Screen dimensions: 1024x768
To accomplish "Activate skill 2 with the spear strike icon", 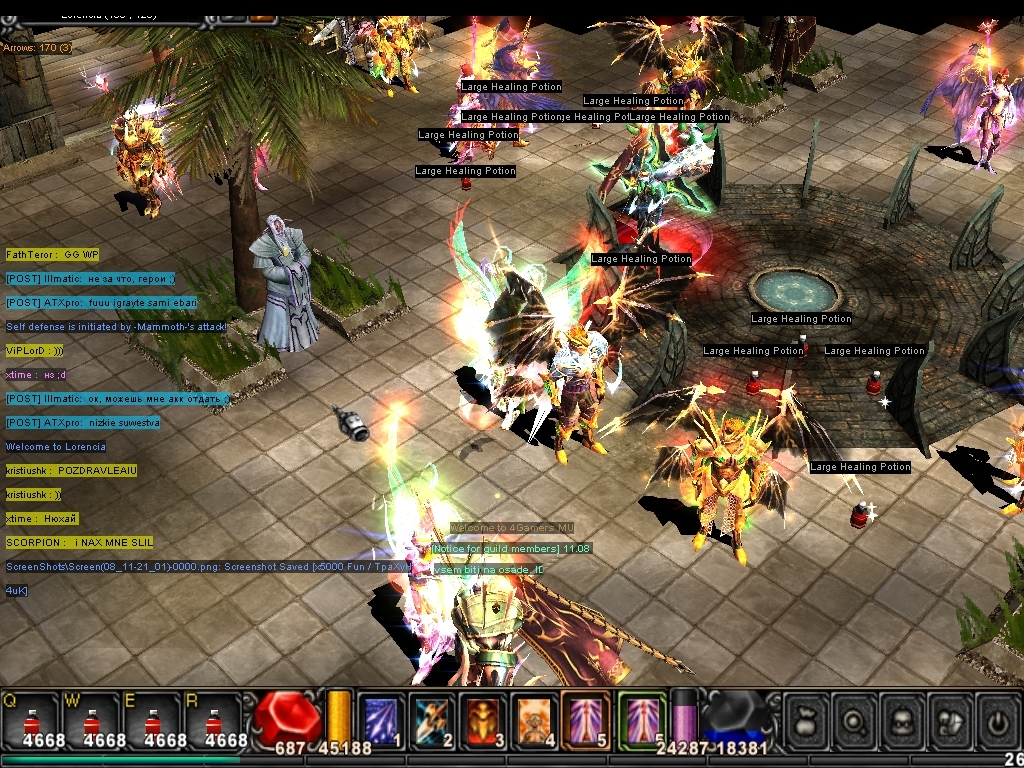I will [433, 720].
